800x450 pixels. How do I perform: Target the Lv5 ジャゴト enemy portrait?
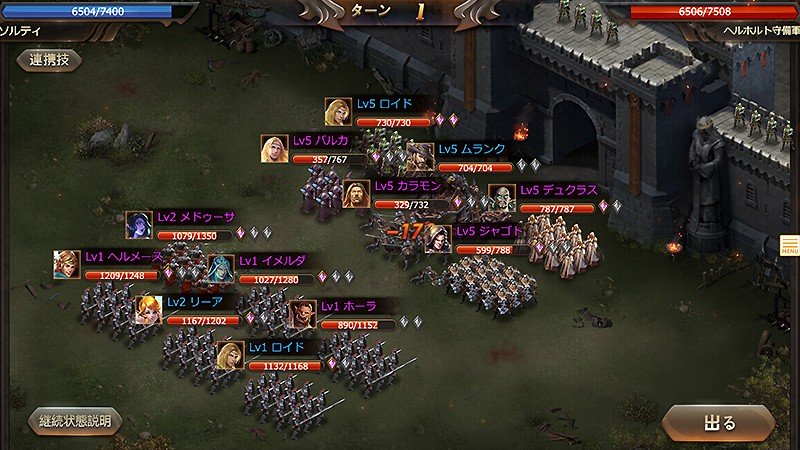point(438,239)
